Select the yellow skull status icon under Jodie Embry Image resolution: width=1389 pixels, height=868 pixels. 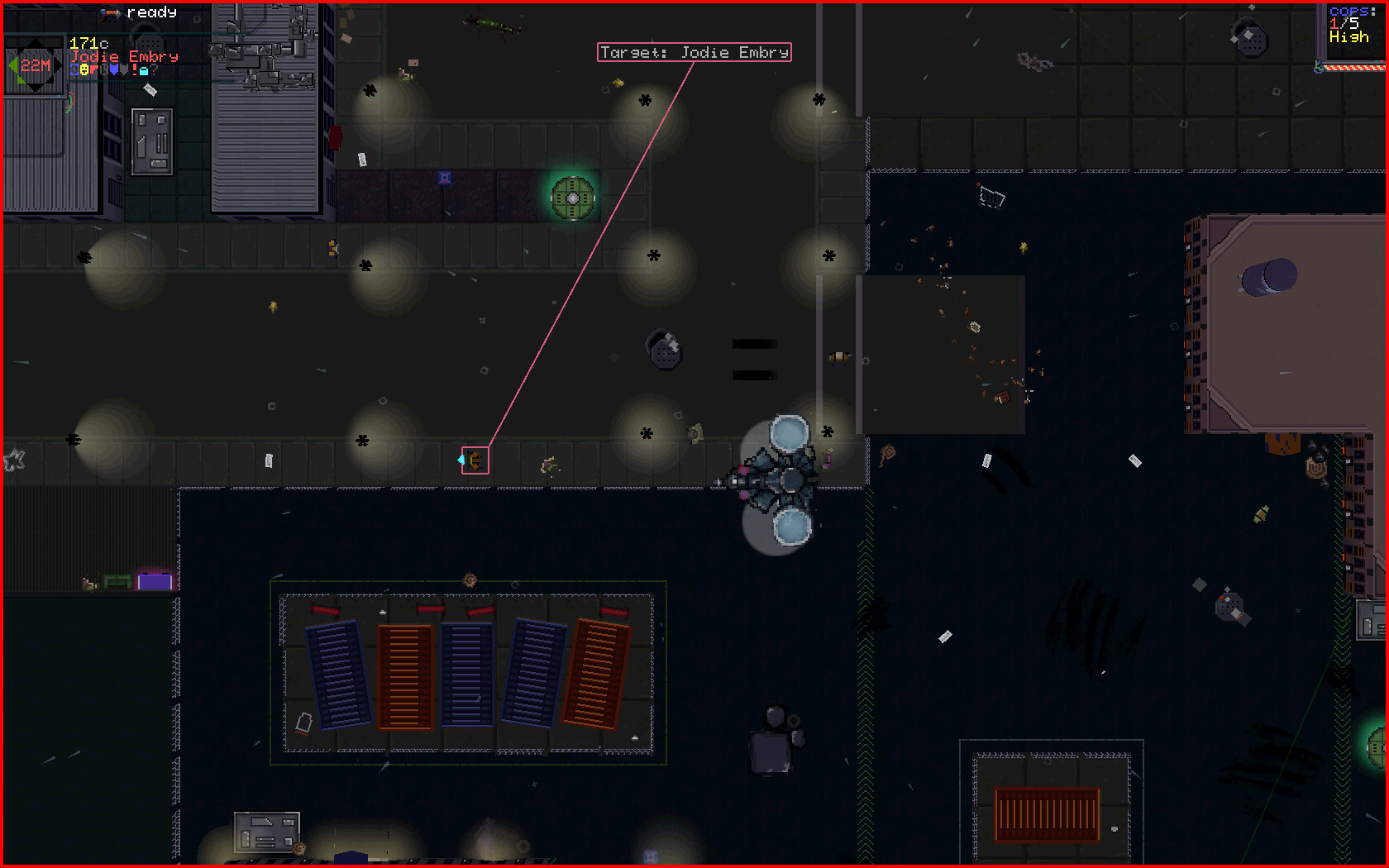pyautogui.click(x=84, y=71)
